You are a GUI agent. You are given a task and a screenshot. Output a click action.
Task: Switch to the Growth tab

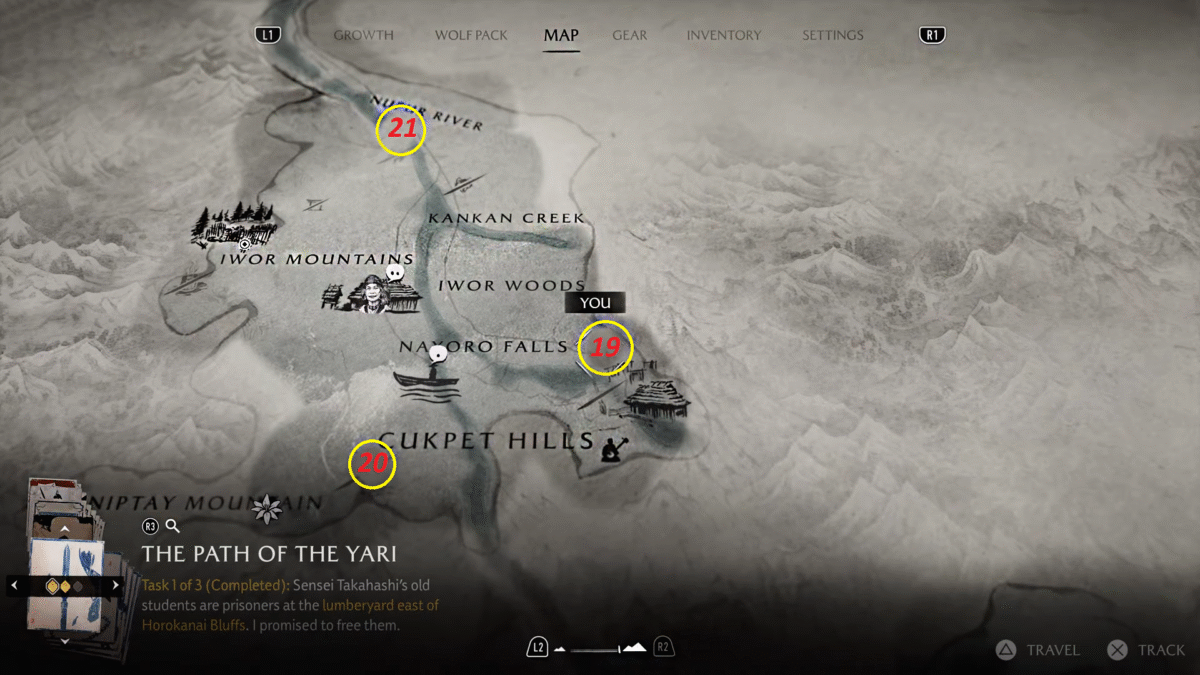pyautogui.click(x=363, y=35)
